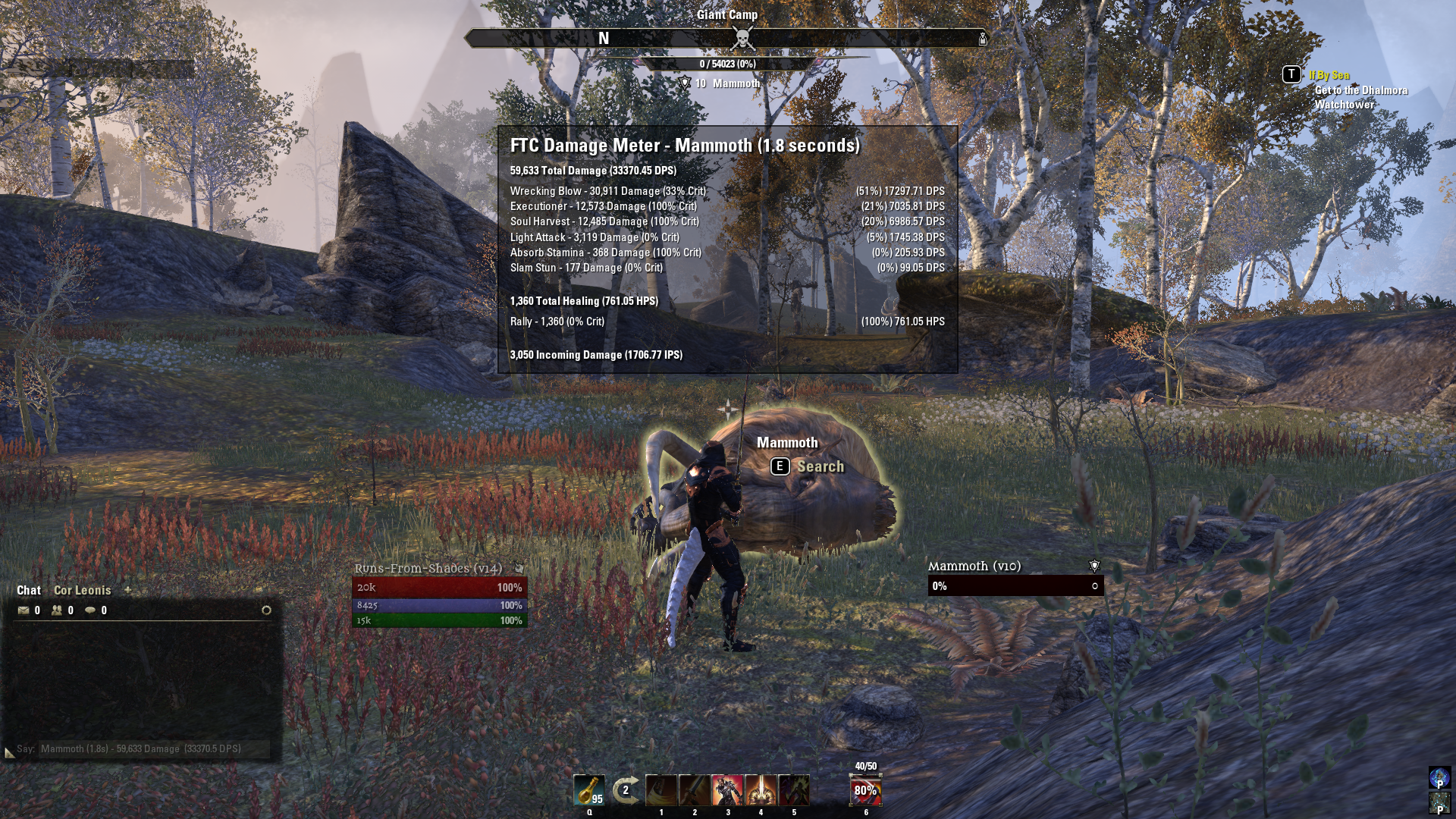
Task: Click the group members icon in chat header
Action: pyautogui.click(x=58, y=609)
